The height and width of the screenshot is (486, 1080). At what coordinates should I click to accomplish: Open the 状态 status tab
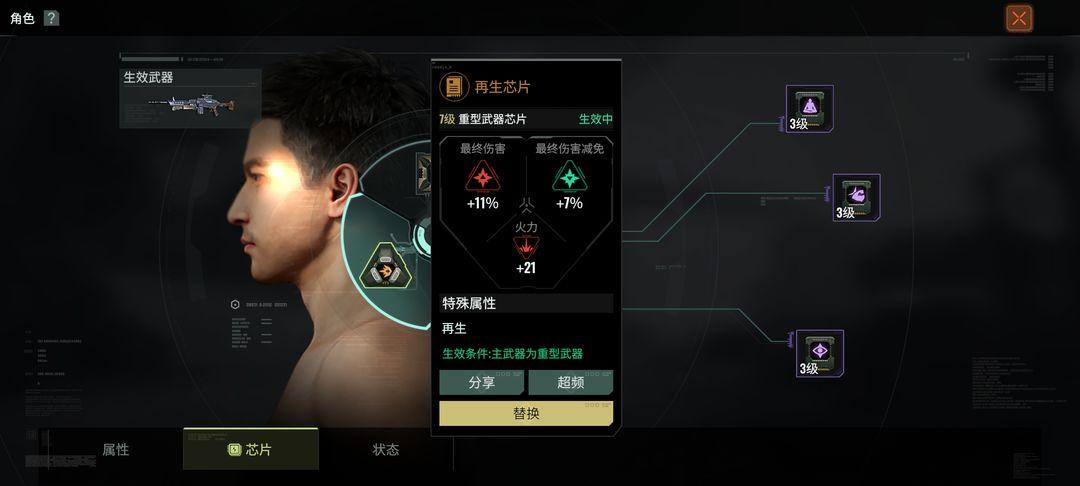386,449
